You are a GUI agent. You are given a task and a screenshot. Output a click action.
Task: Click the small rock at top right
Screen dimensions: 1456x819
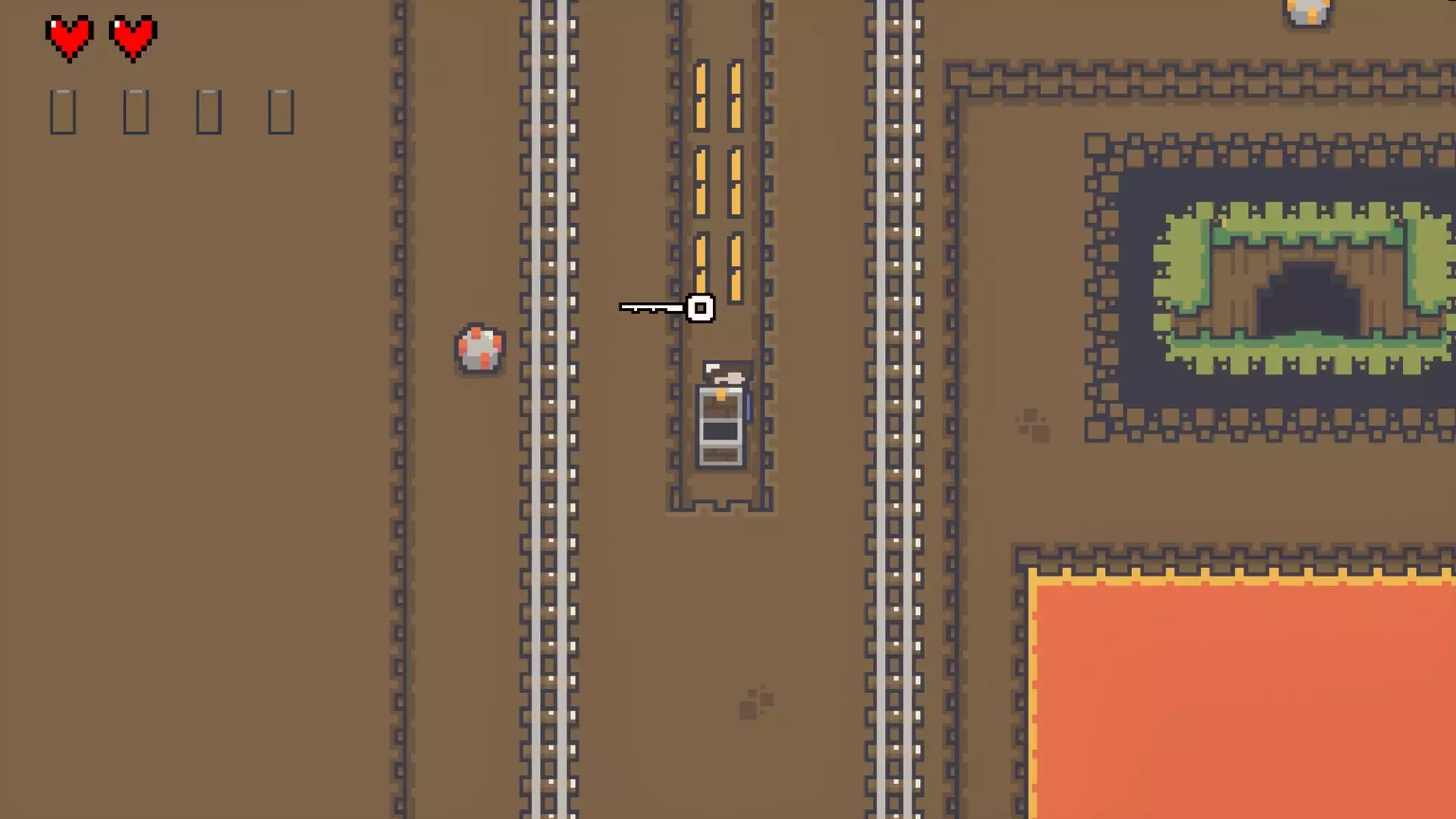tap(1306, 11)
